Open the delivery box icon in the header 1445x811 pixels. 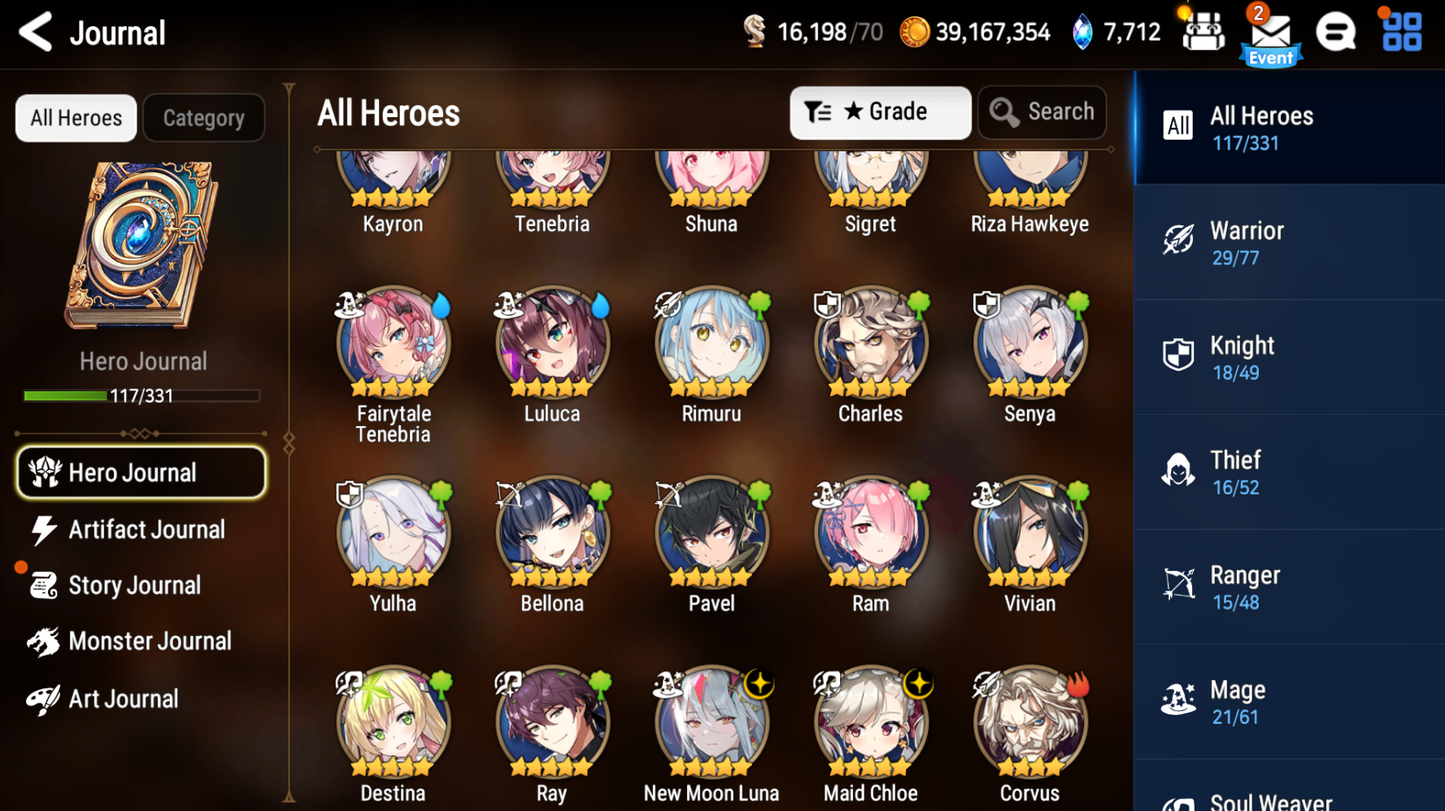click(1203, 31)
